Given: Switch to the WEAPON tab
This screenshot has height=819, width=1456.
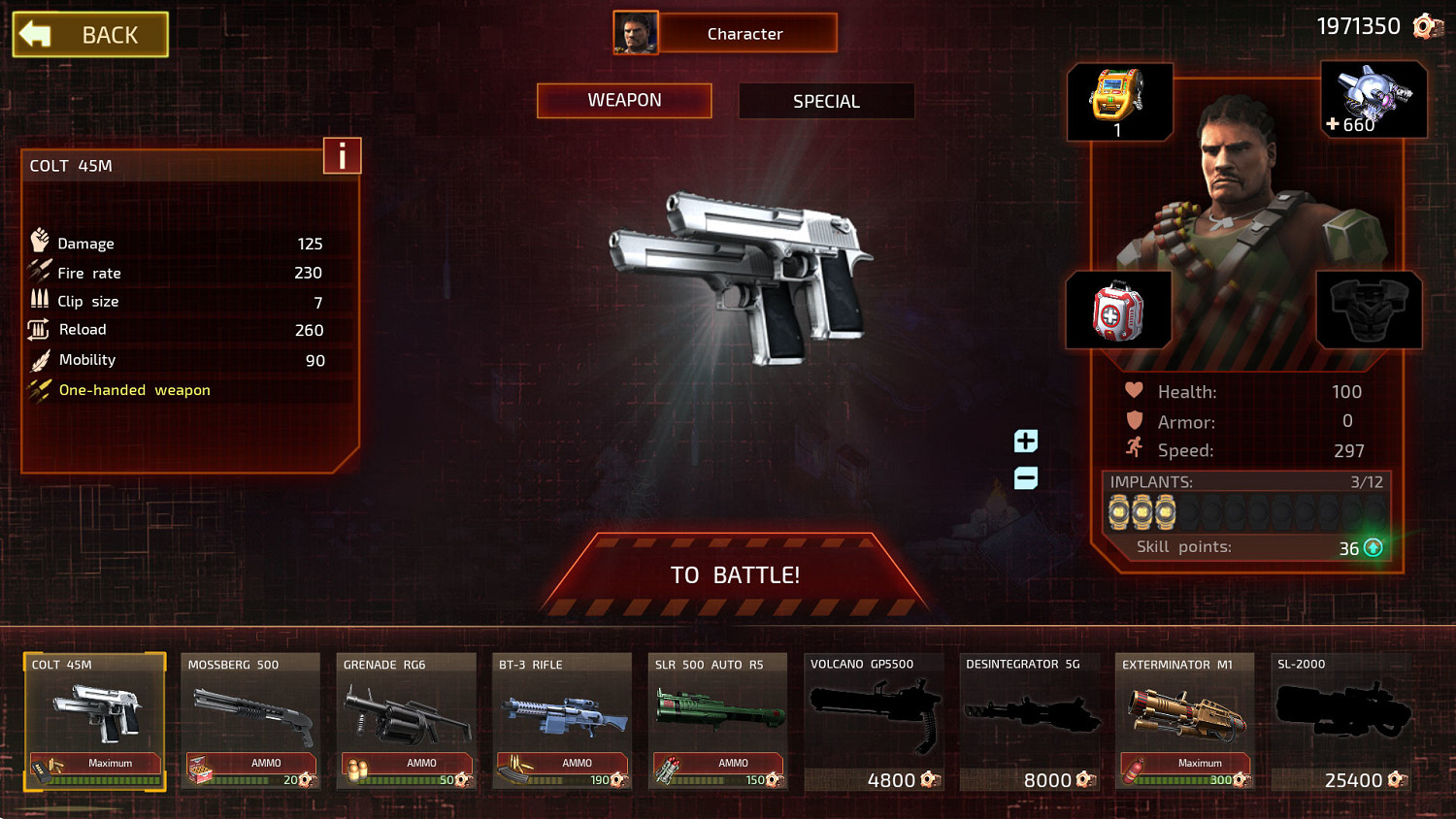Looking at the screenshot, I should click(624, 101).
